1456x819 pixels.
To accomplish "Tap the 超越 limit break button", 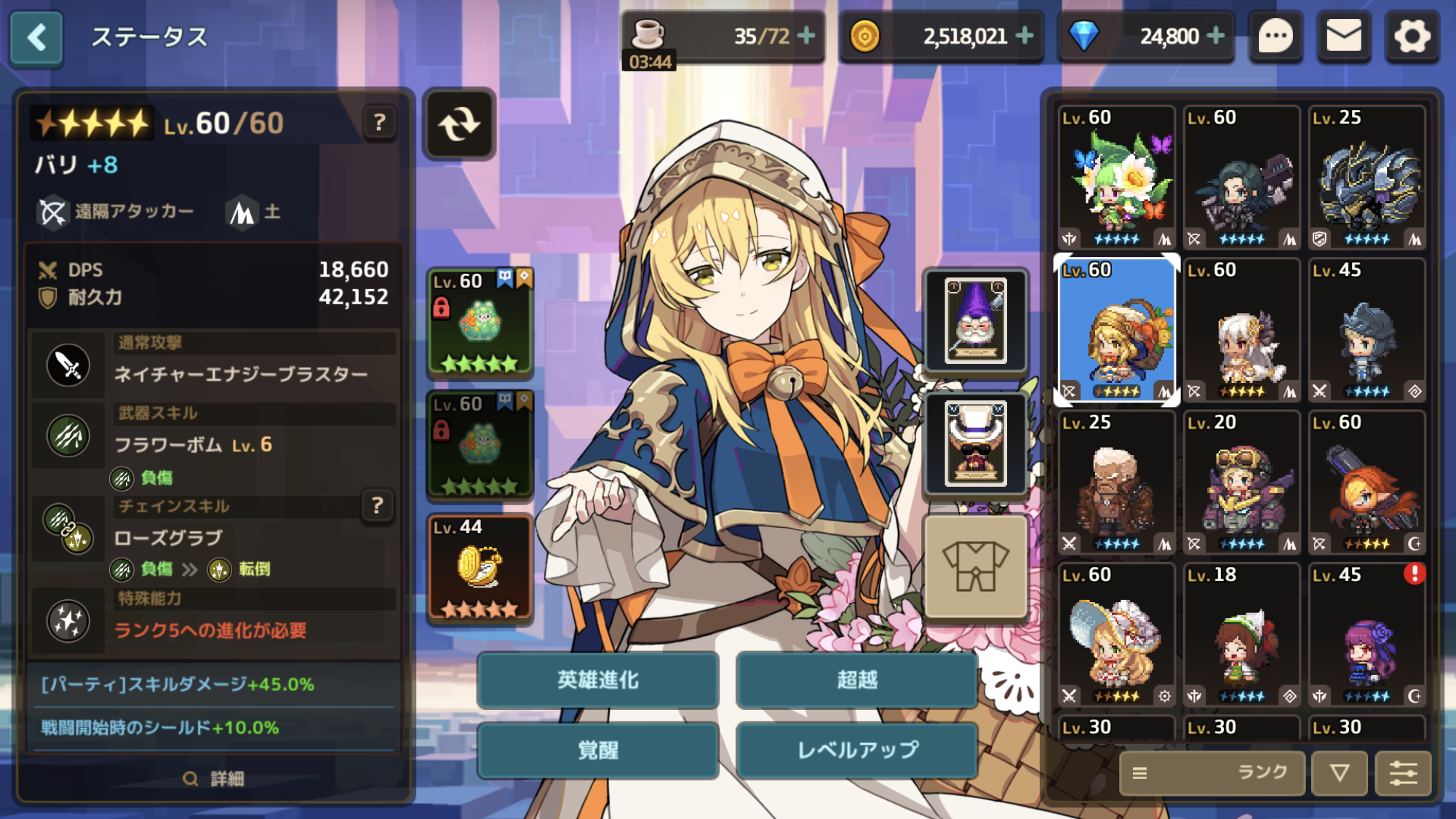I will pyautogui.click(x=856, y=680).
